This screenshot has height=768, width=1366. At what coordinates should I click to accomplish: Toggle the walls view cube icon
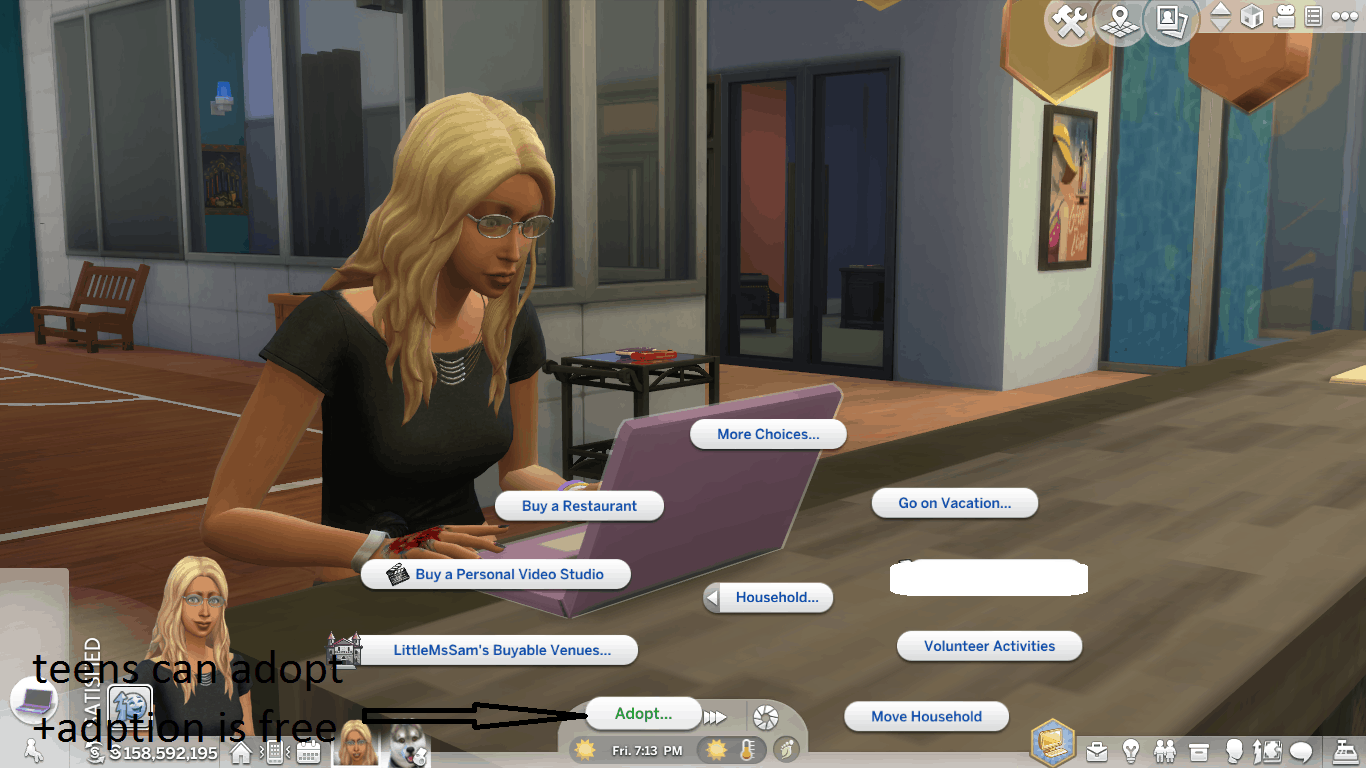(1251, 17)
